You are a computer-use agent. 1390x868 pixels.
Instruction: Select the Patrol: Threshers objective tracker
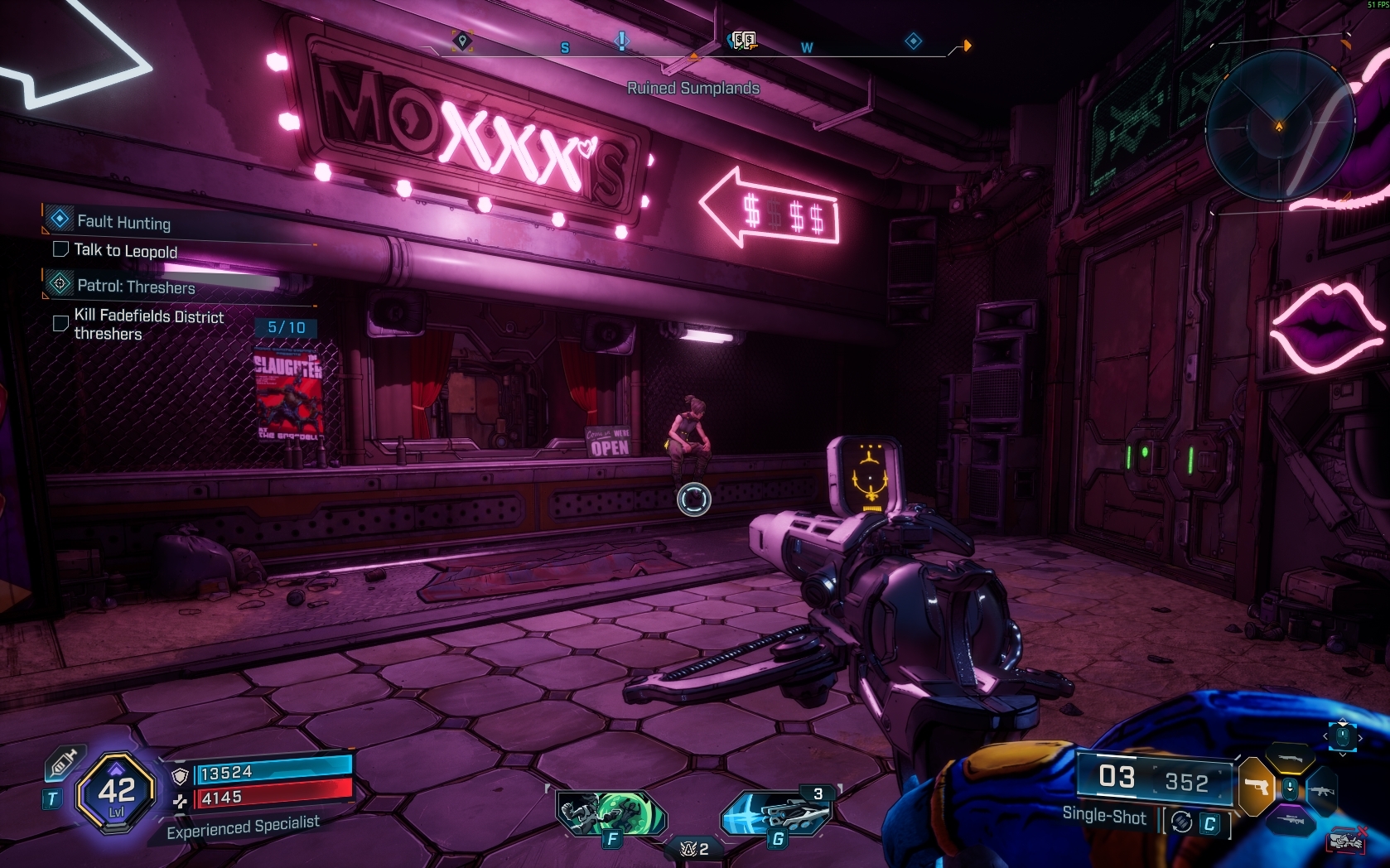pyautogui.click(x=136, y=287)
